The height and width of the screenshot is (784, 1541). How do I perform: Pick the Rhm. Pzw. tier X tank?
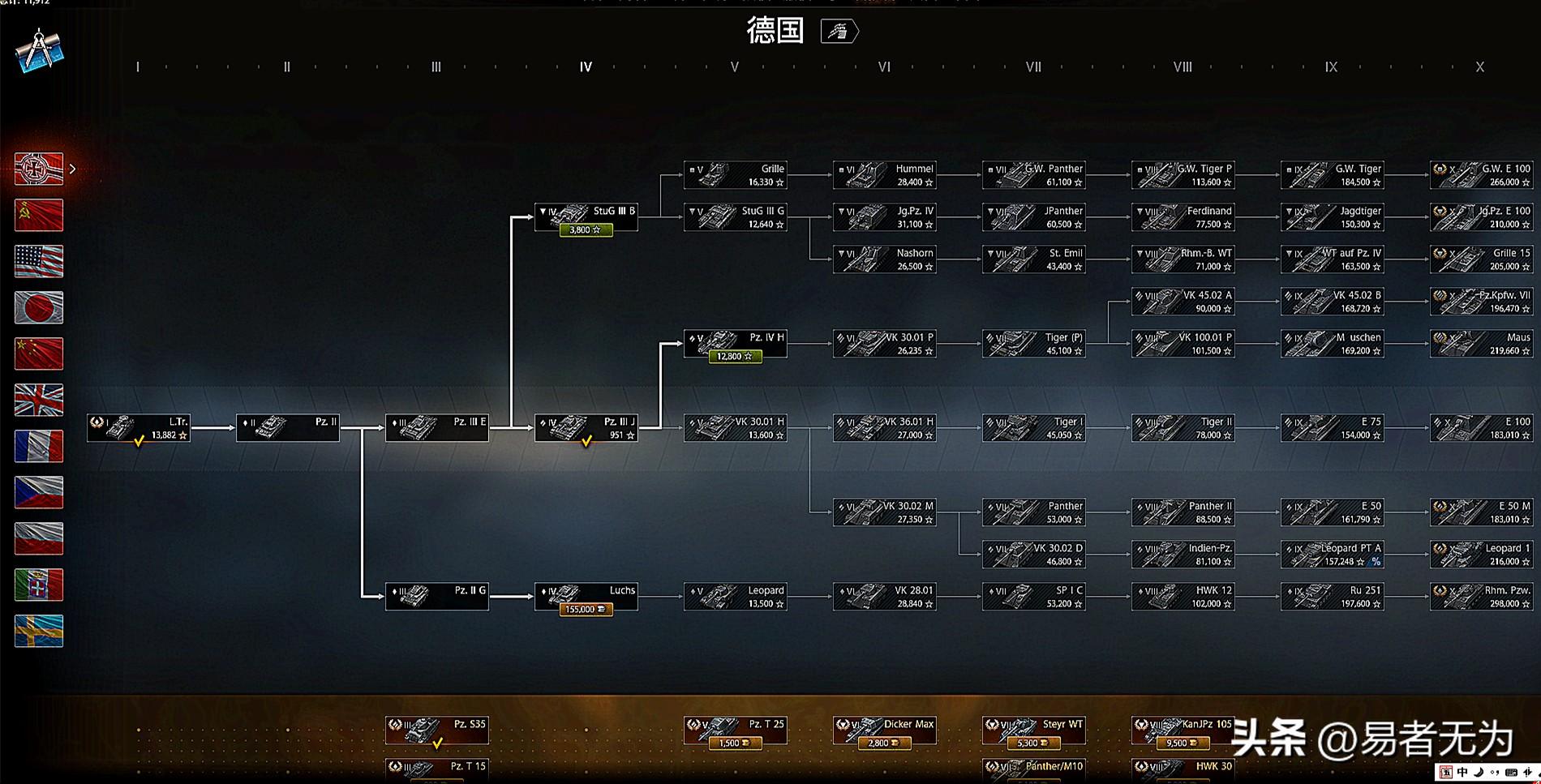[1481, 597]
